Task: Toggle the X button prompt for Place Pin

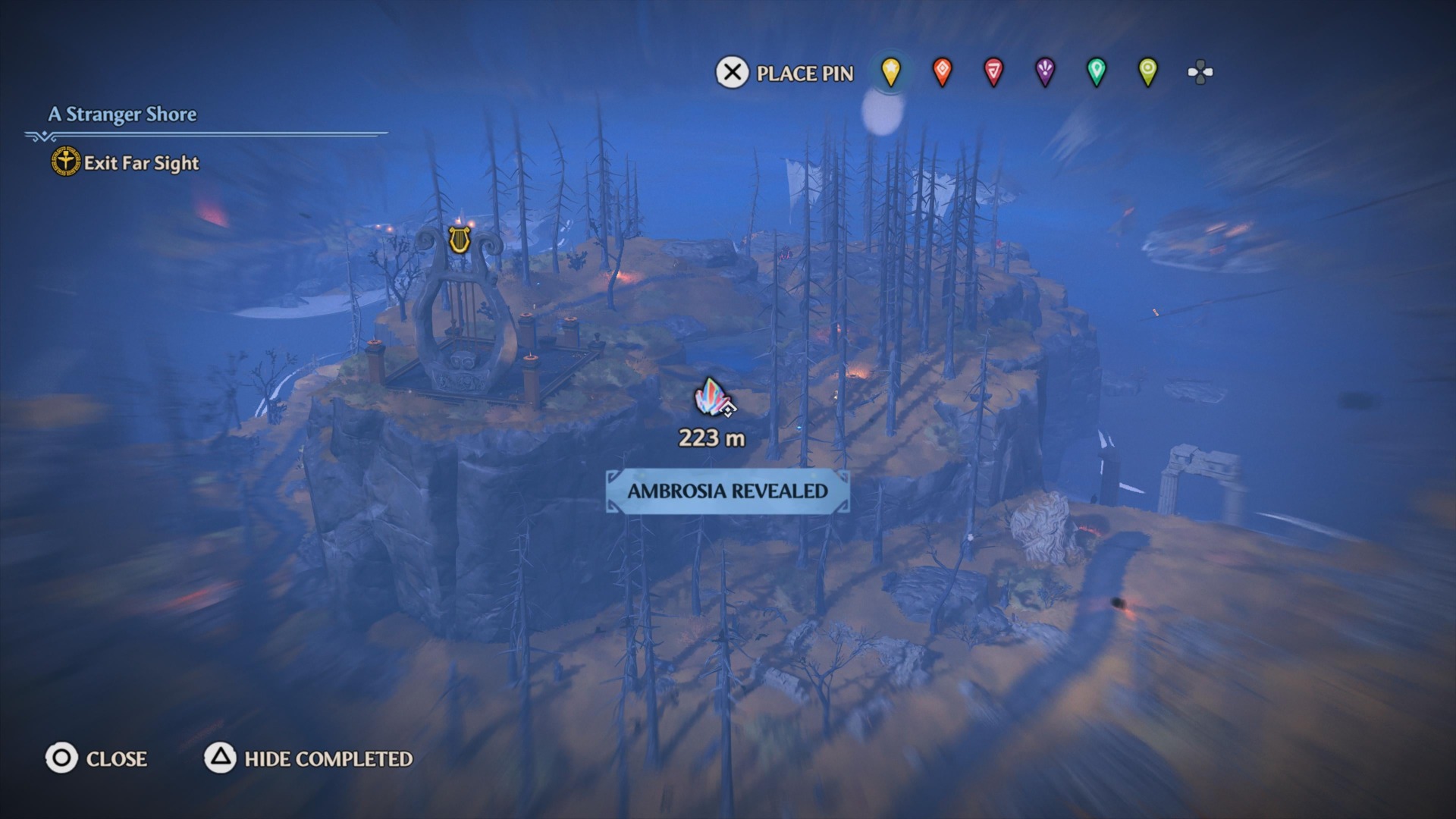Action: (730, 74)
